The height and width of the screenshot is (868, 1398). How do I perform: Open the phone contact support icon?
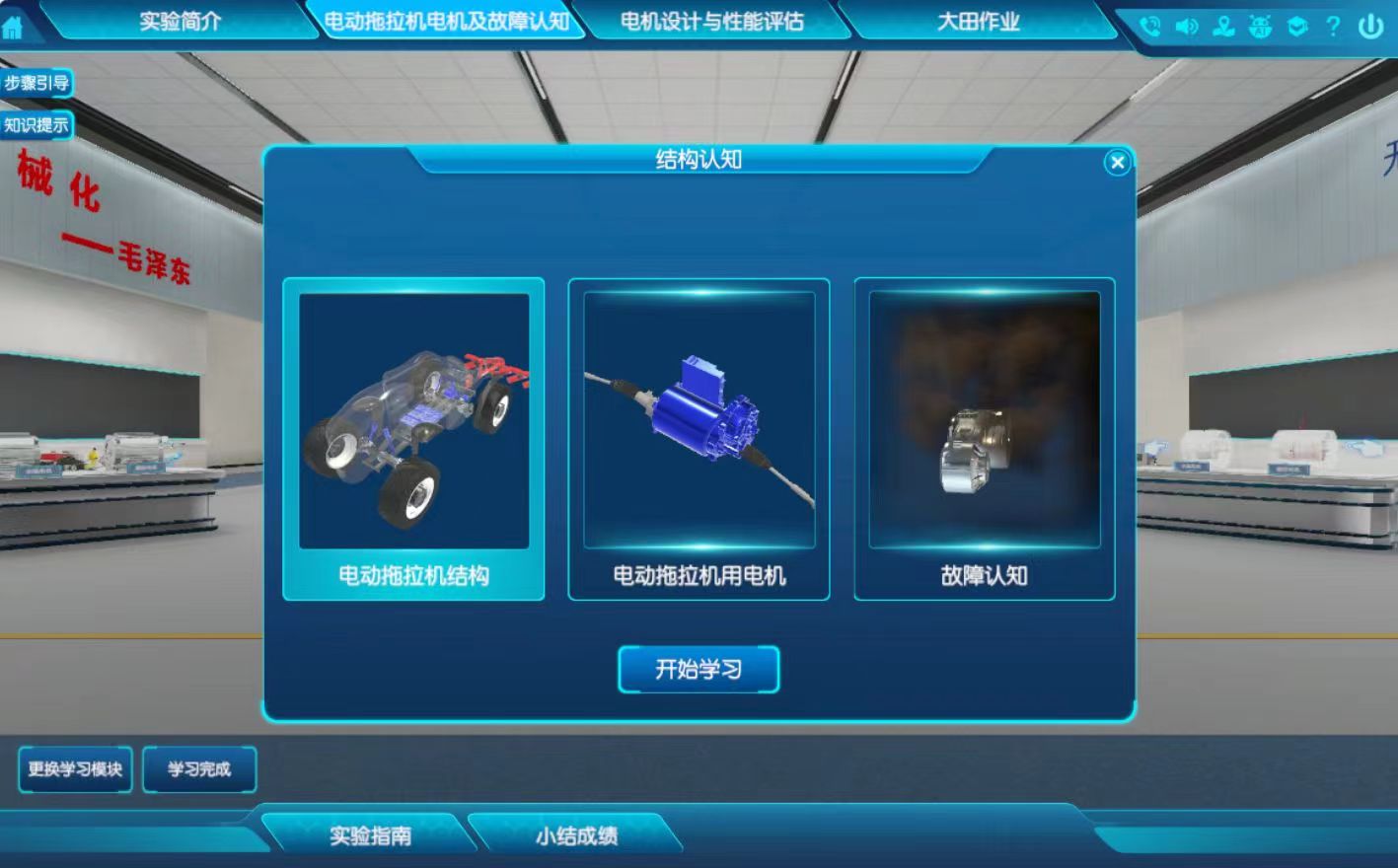tap(1149, 28)
